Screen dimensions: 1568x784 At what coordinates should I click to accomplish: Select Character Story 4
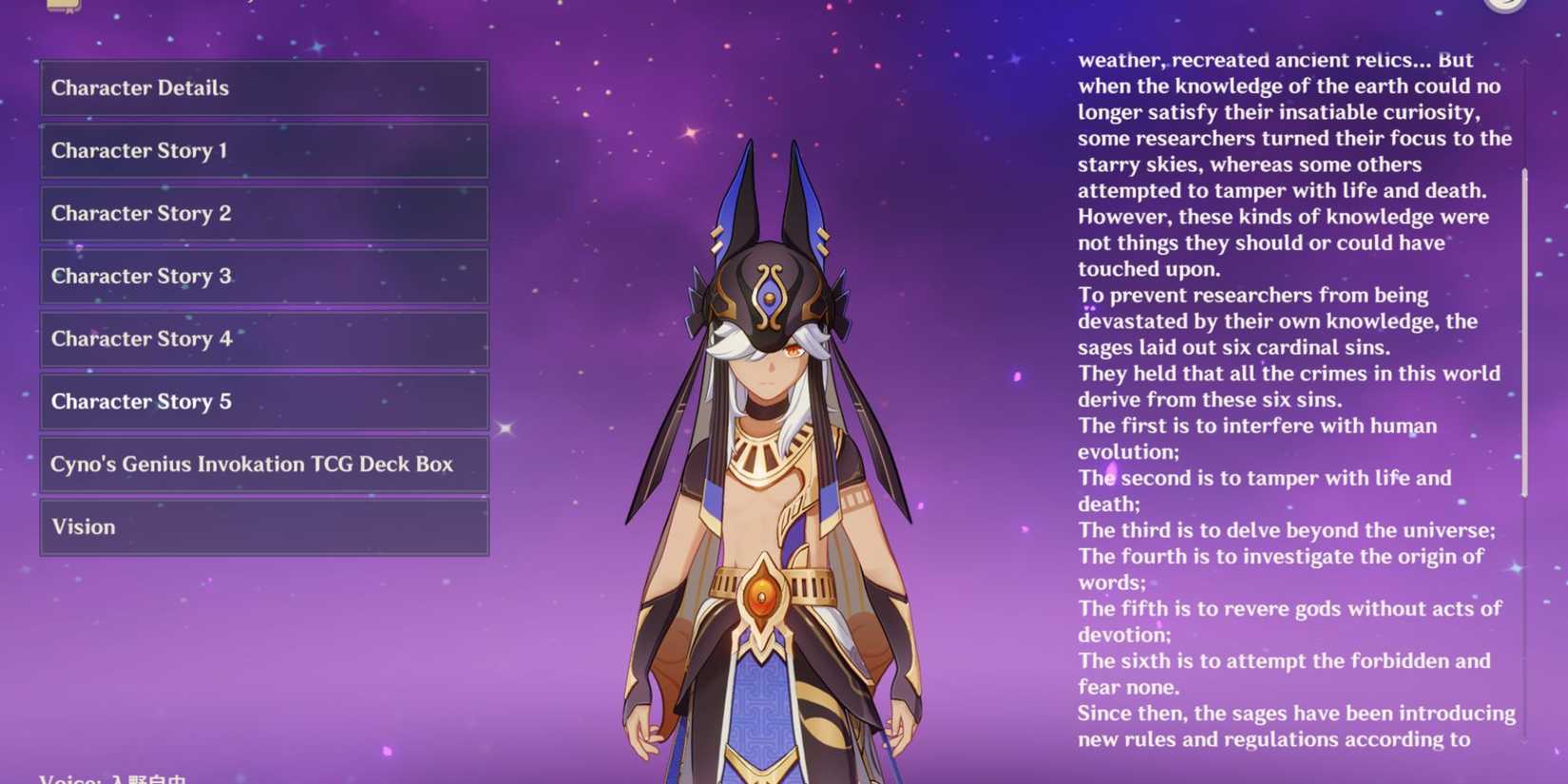(262, 338)
